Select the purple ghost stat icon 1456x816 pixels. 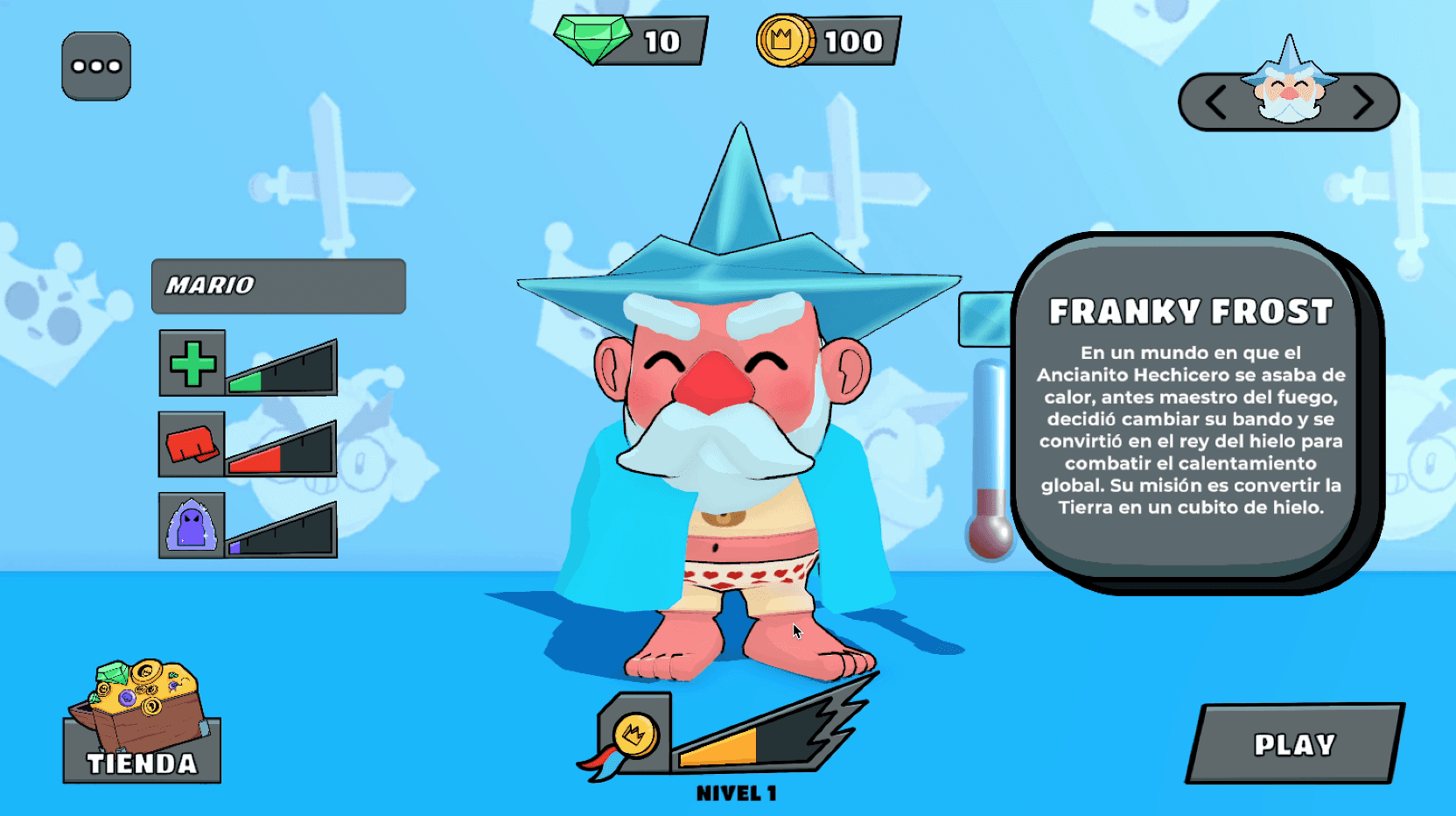pos(192,525)
